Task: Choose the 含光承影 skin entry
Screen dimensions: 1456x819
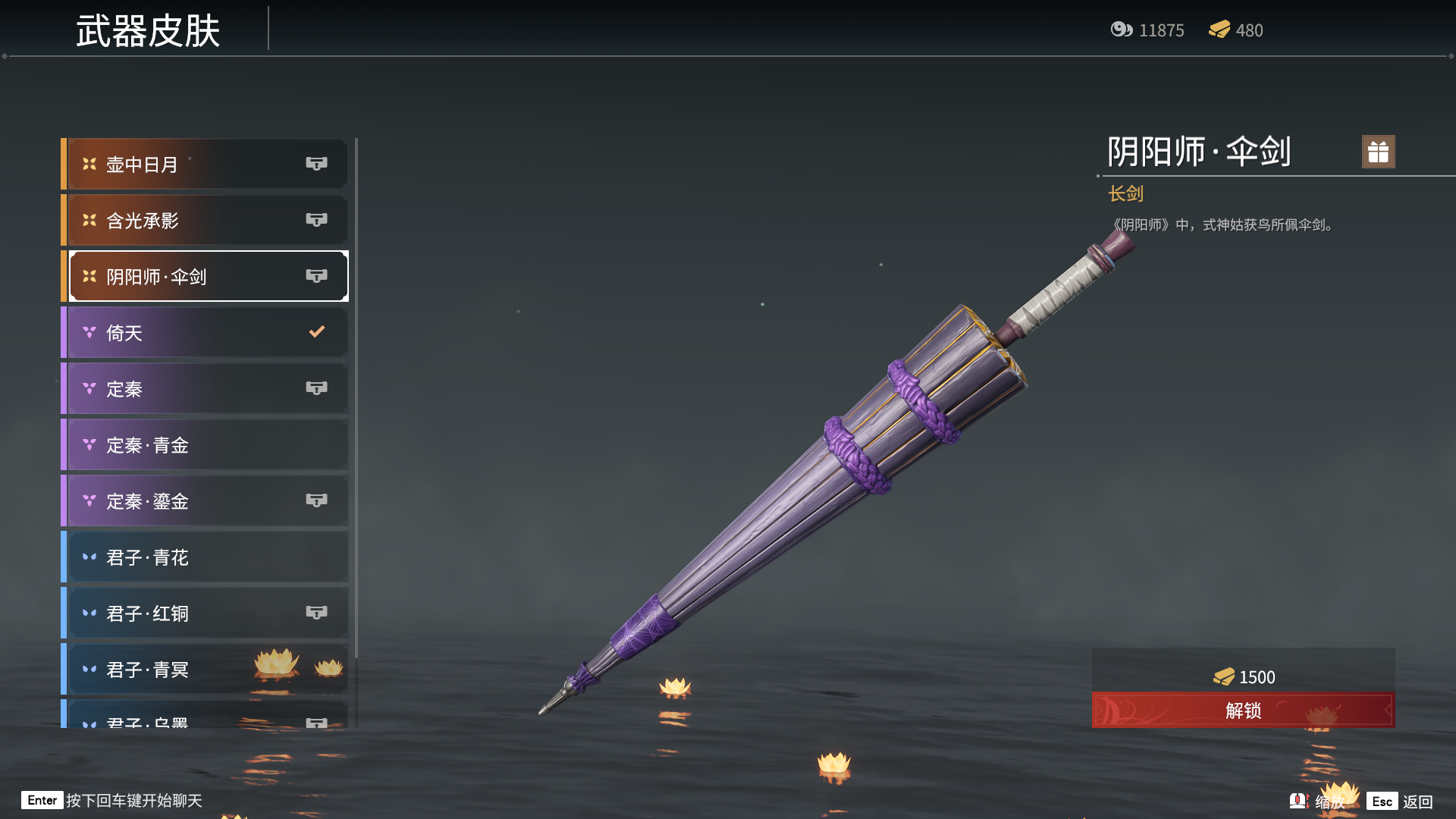Action: (x=206, y=220)
